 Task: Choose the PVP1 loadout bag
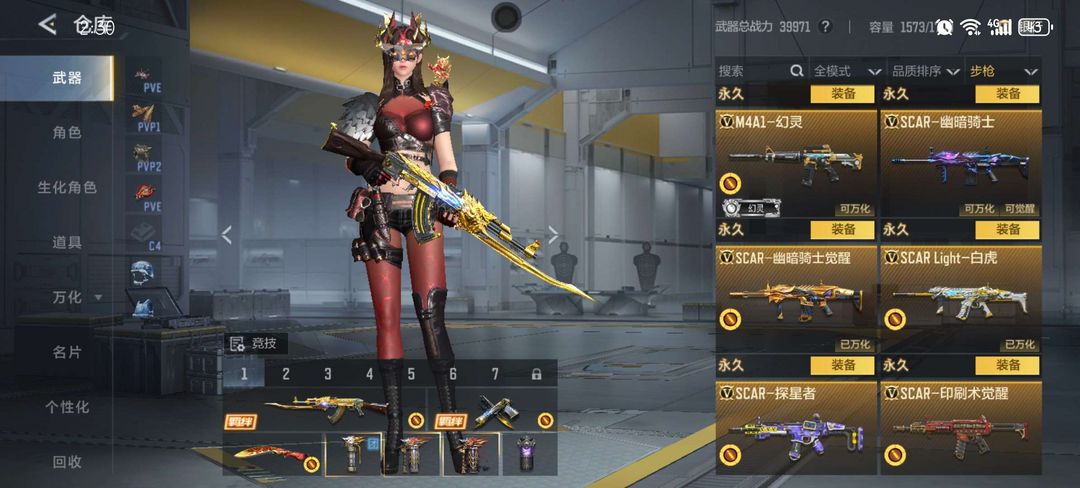[x=147, y=119]
